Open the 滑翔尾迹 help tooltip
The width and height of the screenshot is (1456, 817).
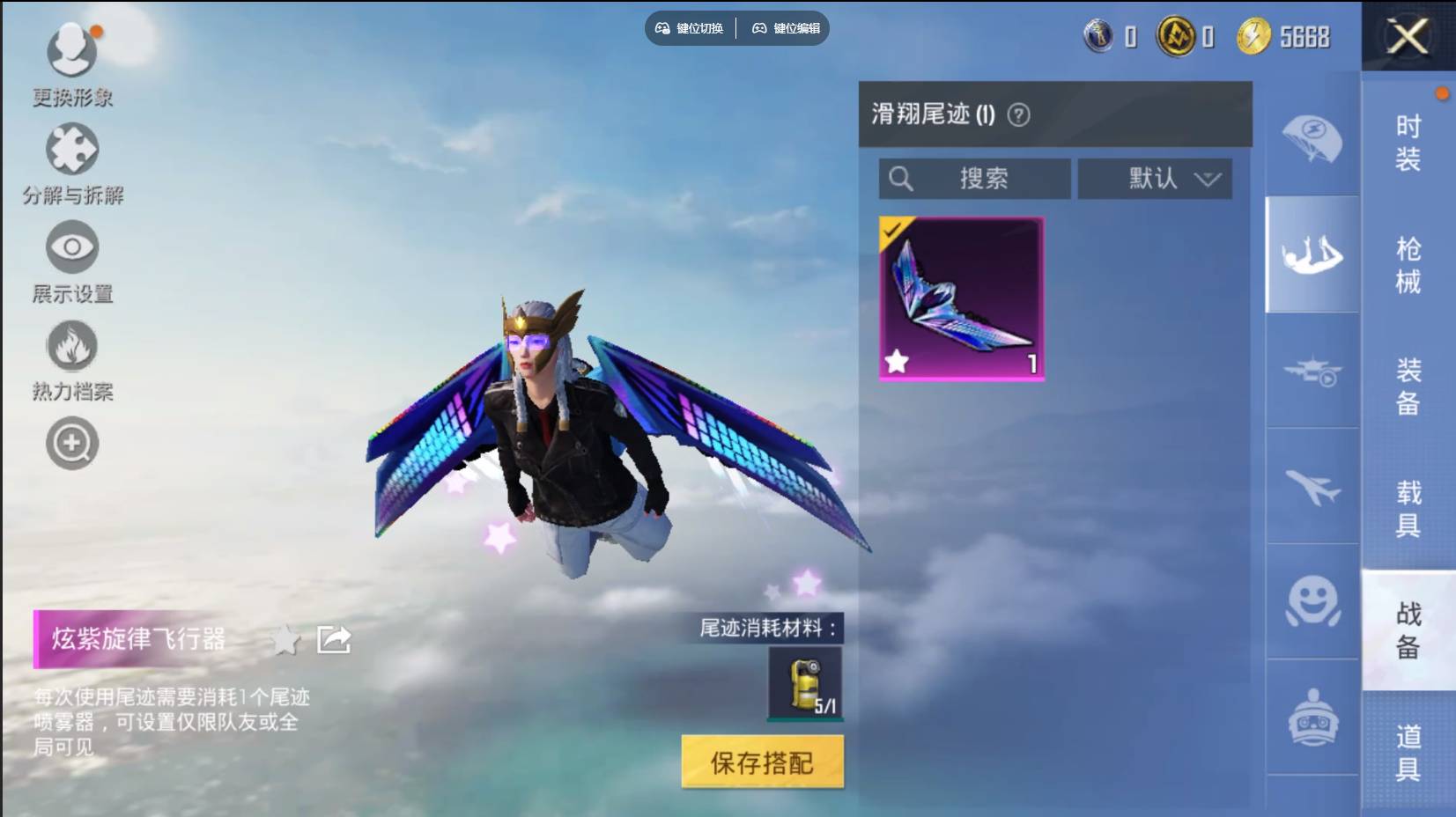1020,115
